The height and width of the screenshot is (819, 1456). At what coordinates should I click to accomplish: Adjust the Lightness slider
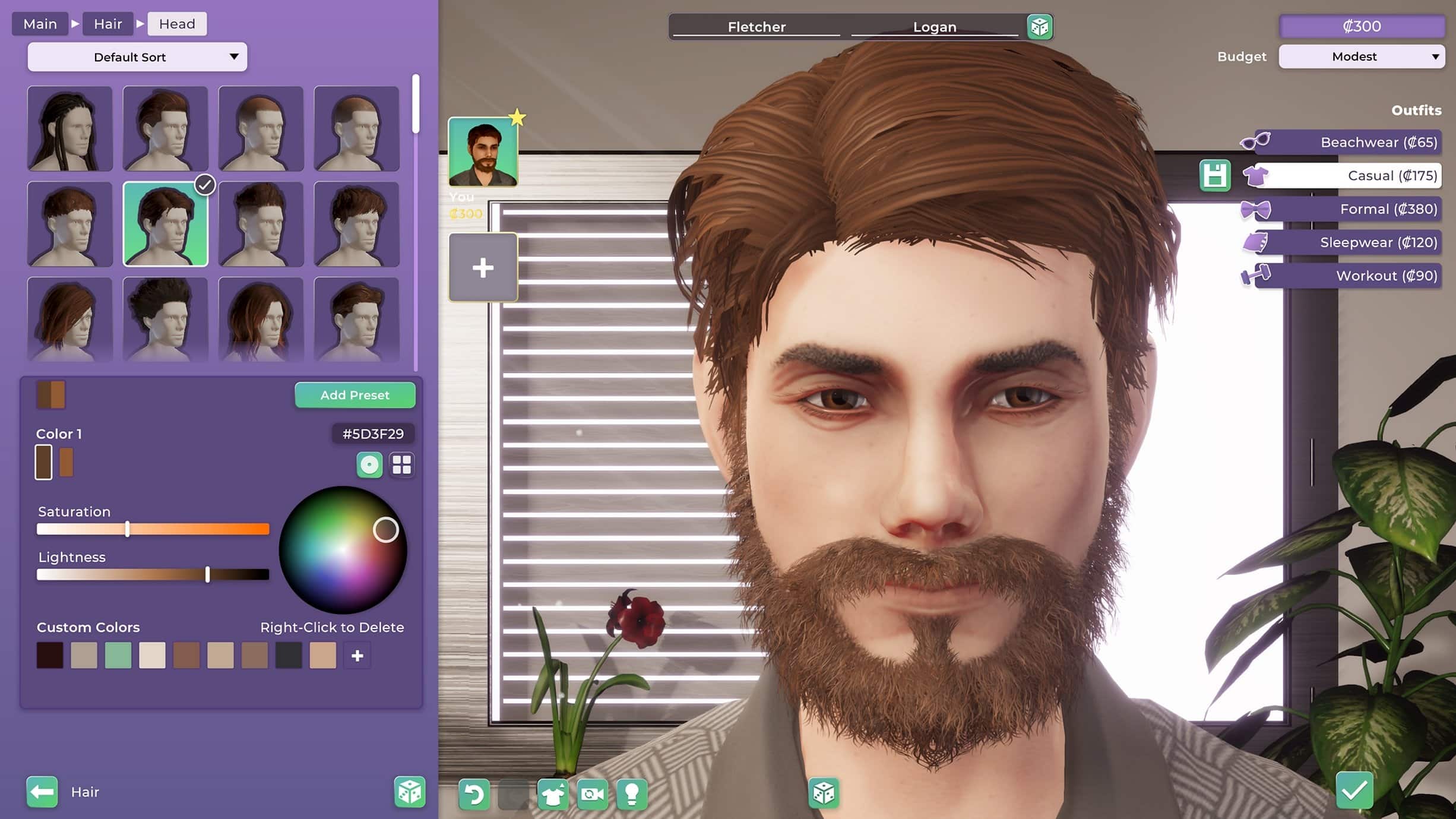point(207,574)
